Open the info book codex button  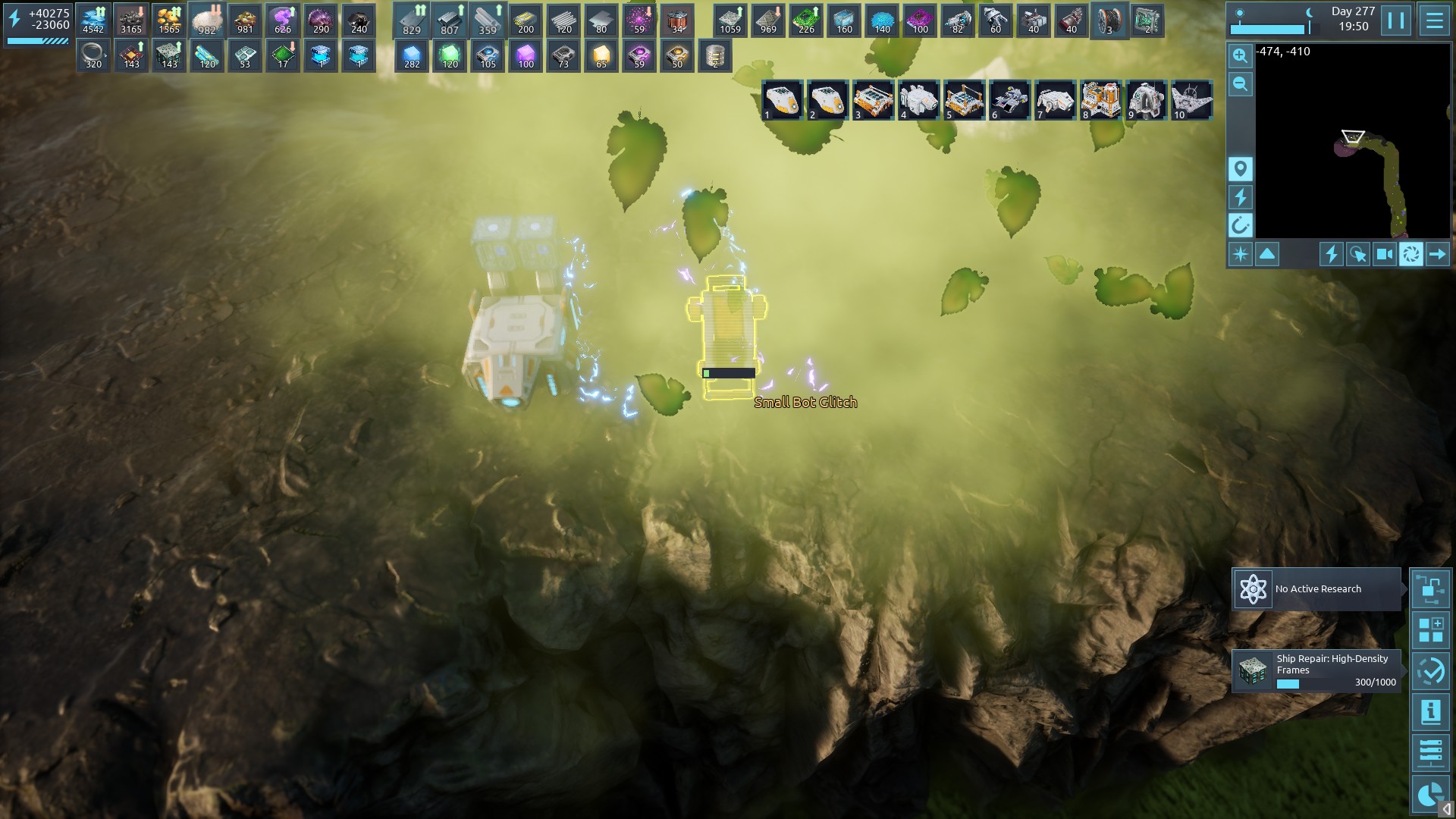(1430, 712)
